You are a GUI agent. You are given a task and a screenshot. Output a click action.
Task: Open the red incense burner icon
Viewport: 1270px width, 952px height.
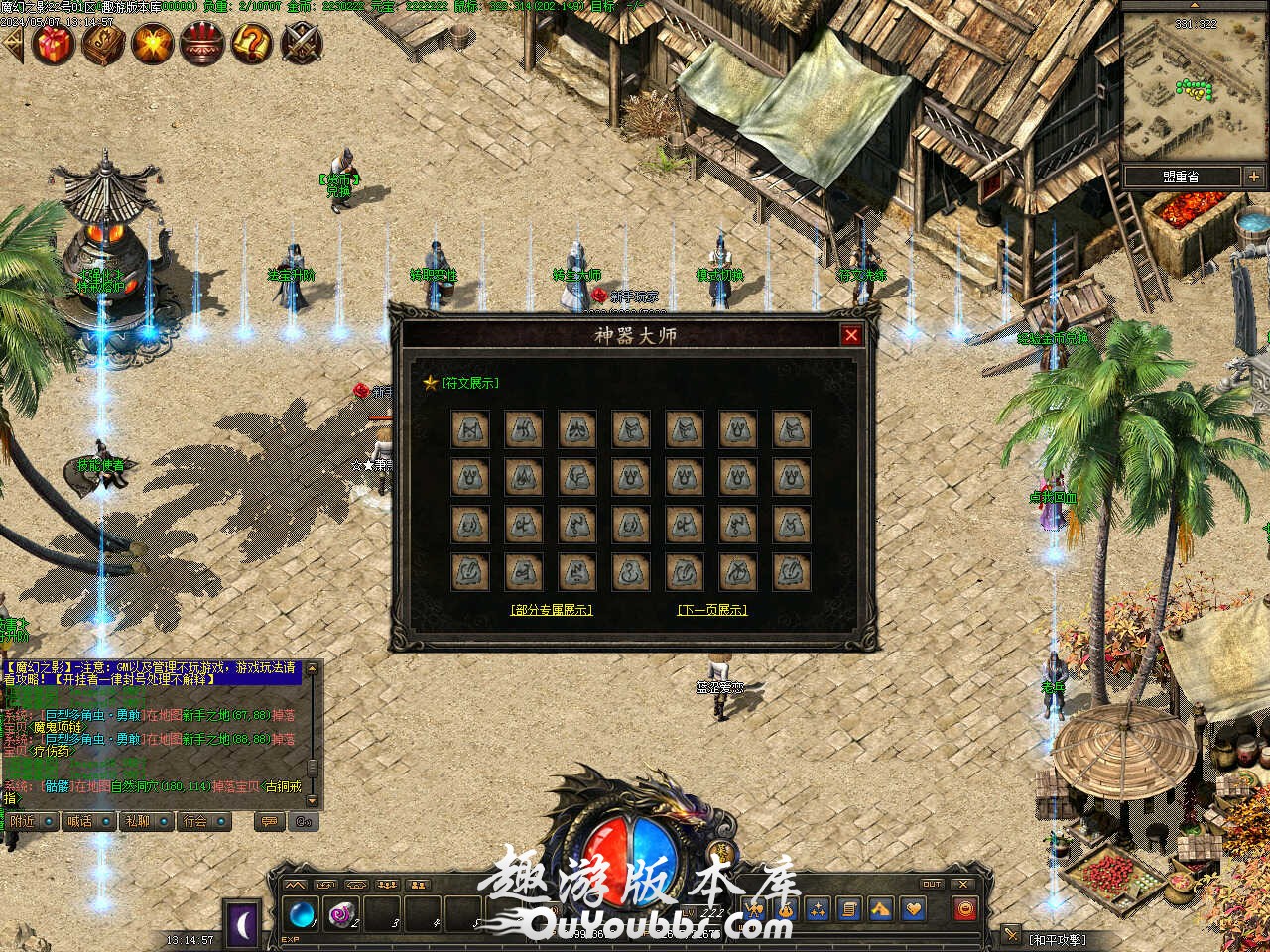tap(201, 44)
